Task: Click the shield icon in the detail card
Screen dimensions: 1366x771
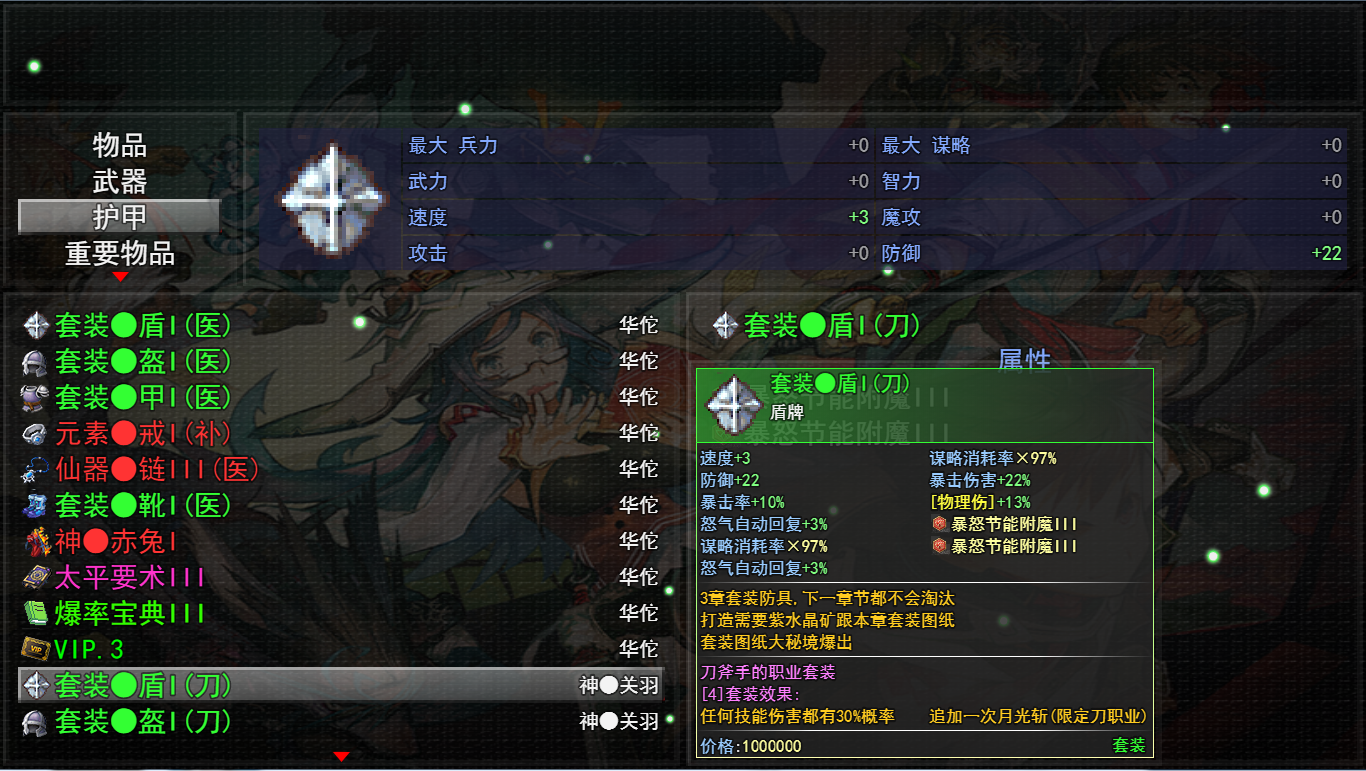Action: (732, 404)
